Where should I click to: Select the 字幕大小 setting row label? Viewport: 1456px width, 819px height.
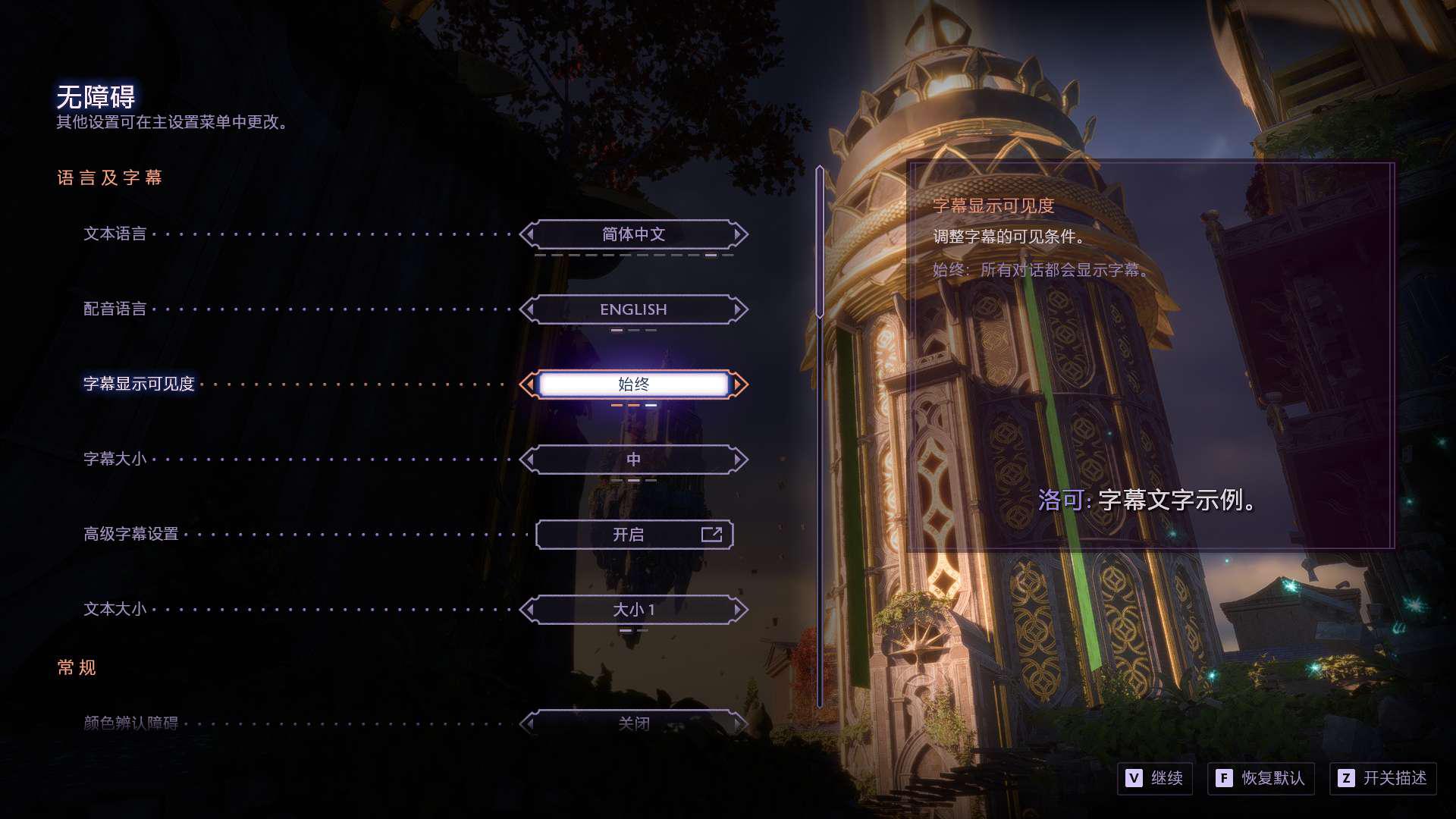click(x=115, y=460)
